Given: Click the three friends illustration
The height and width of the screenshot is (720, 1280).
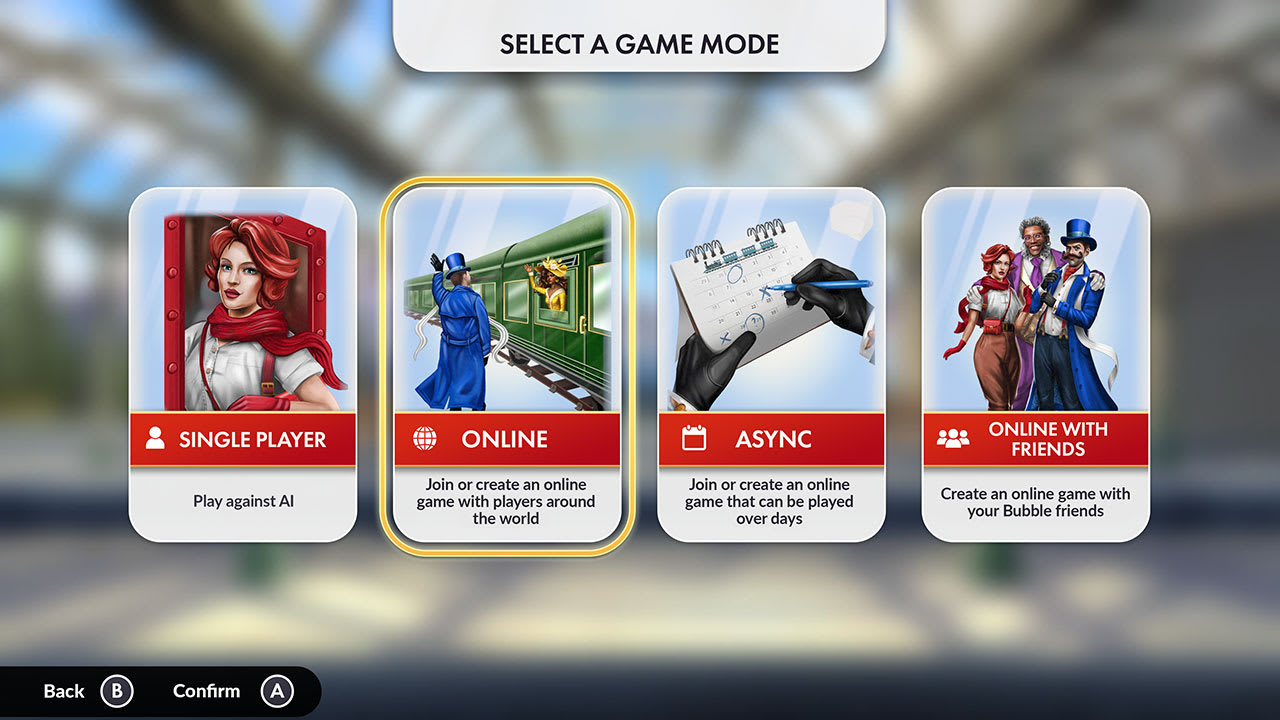Looking at the screenshot, I should pos(1037,300).
